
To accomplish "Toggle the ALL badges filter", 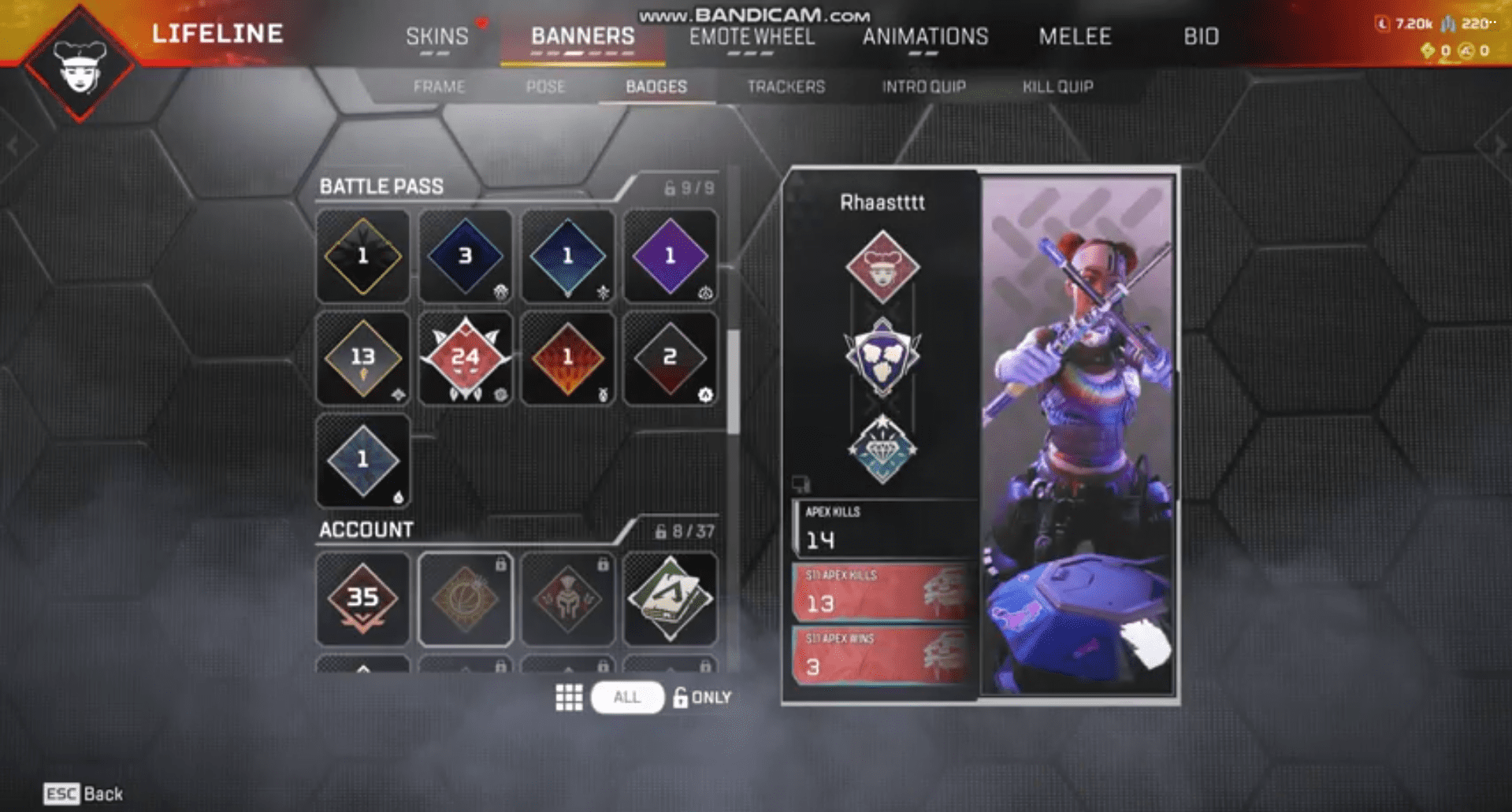I will [626, 696].
